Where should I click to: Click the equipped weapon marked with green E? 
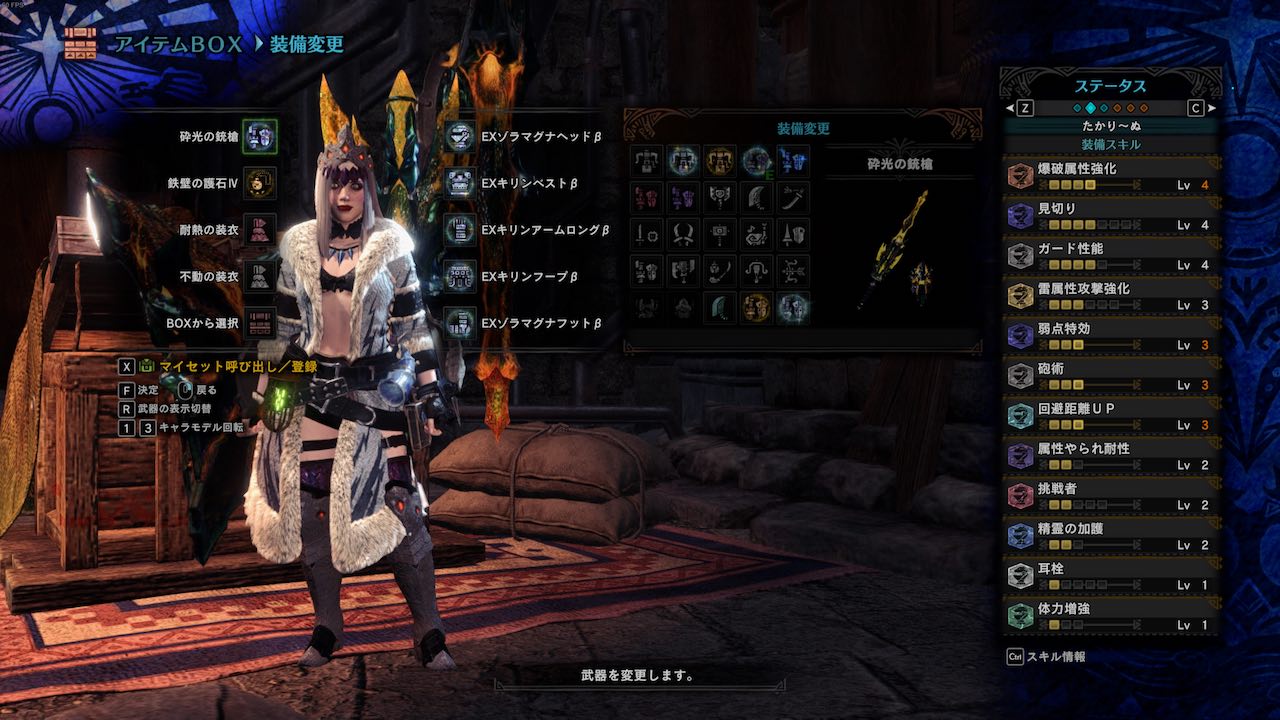pyautogui.click(x=756, y=160)
